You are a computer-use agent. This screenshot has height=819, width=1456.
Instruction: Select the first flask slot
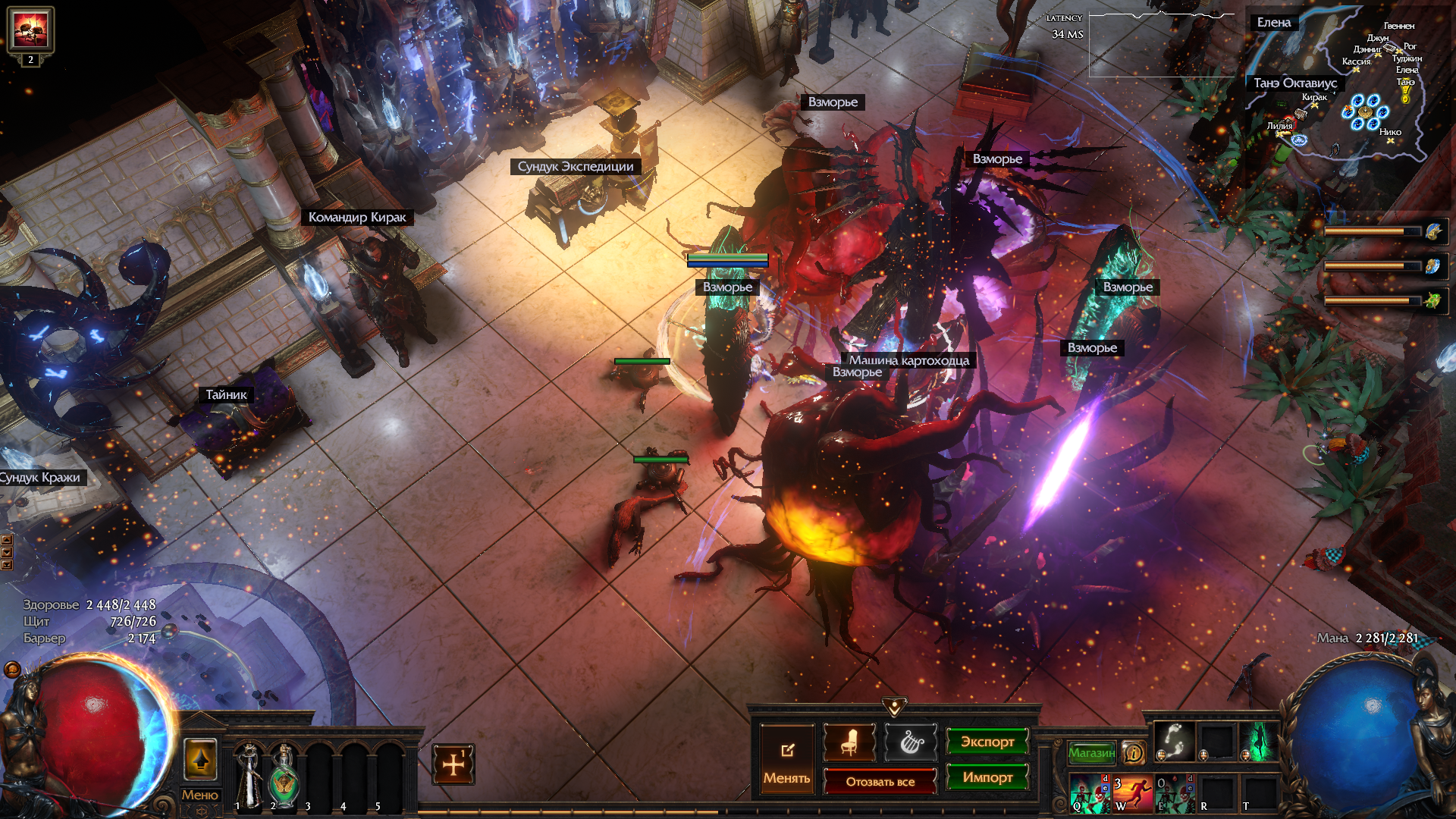click(247, 773)
